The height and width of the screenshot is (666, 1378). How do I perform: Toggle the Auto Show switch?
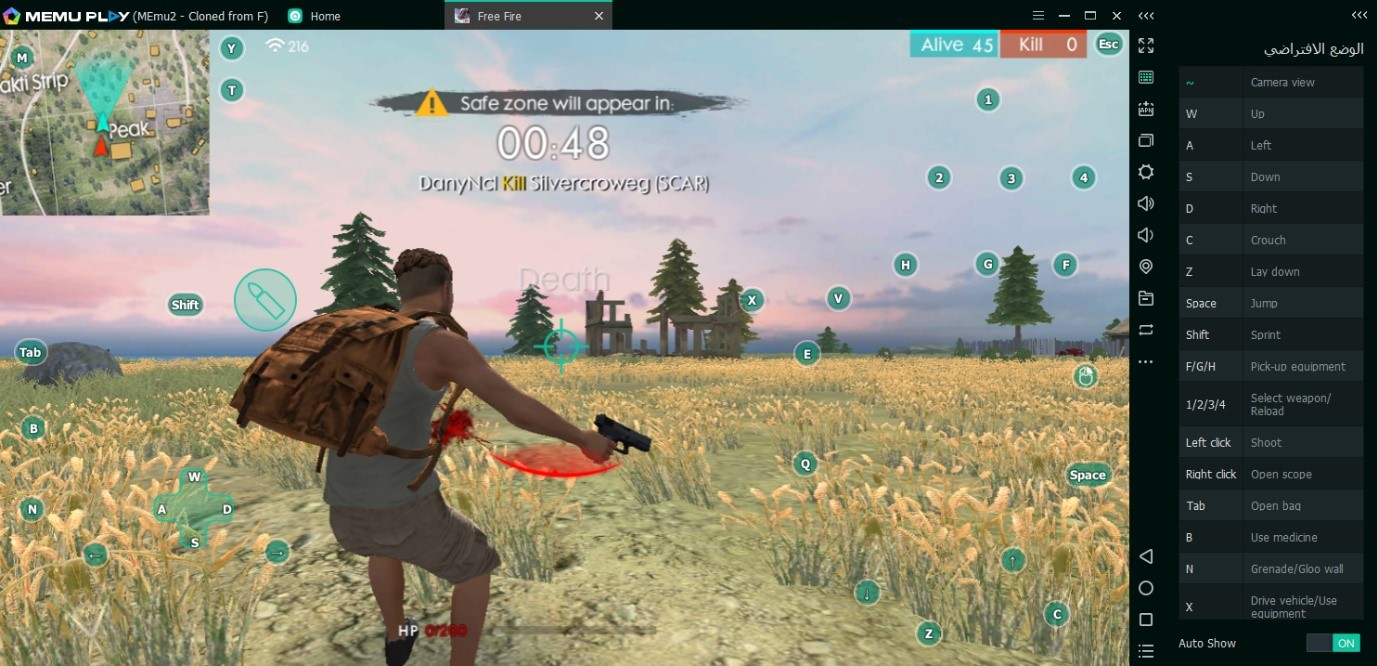point(1333,643)
